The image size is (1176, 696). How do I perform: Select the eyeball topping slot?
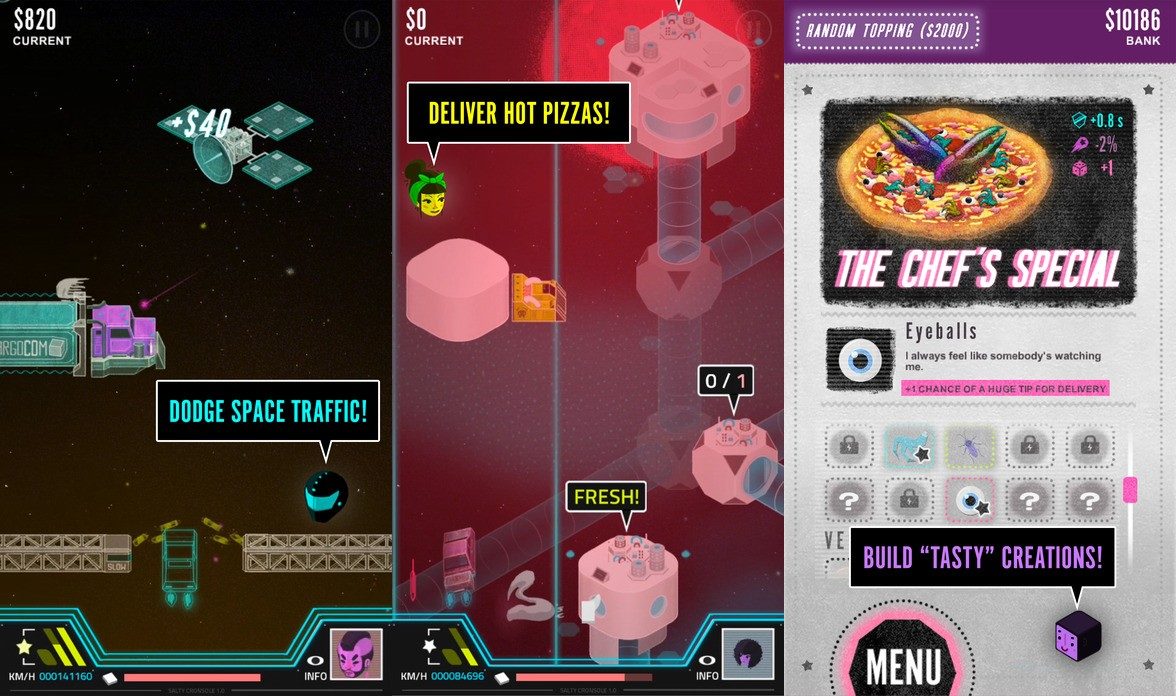[x=969, y=499]
